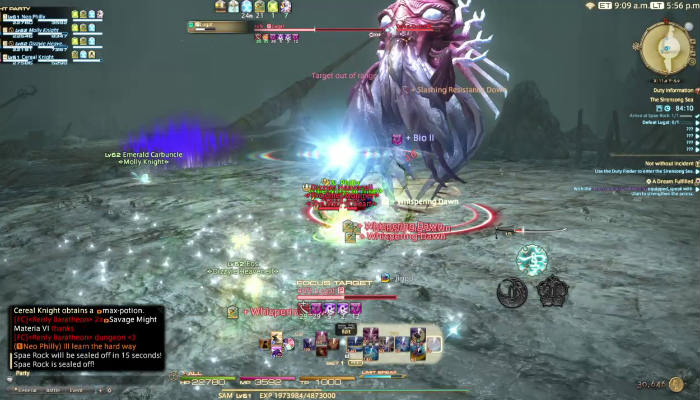
Task: Target Cereal Knight in the party list
Action: (x=38, y=57)
